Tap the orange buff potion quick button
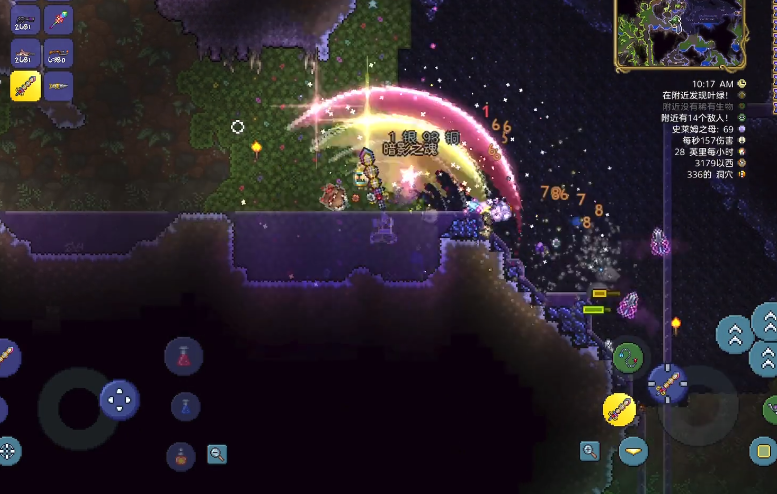Screen dimensions: 777x494 (x=181, y=456)
